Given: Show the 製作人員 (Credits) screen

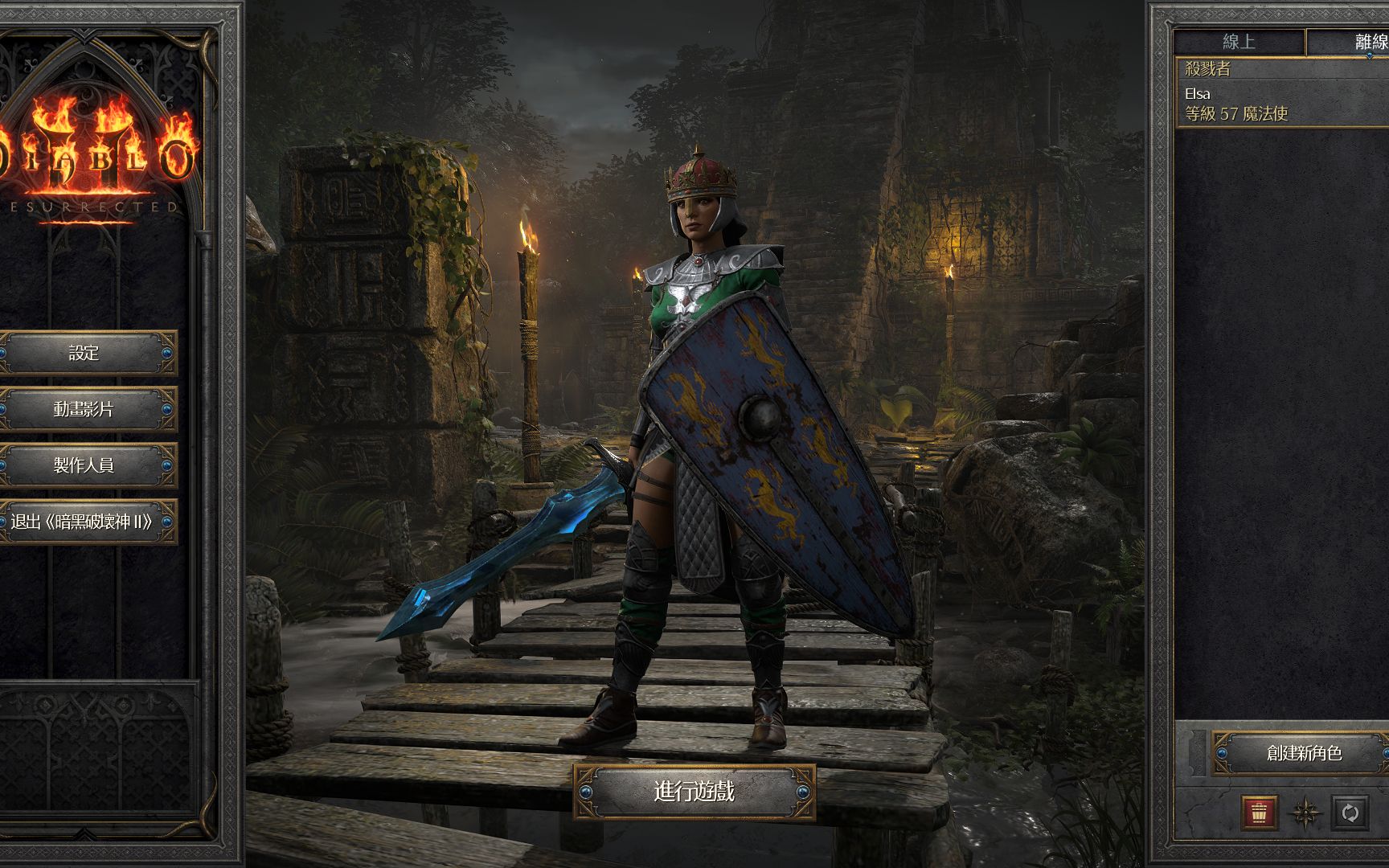Looking at the screenshot, I should click(x=84, y=465).
